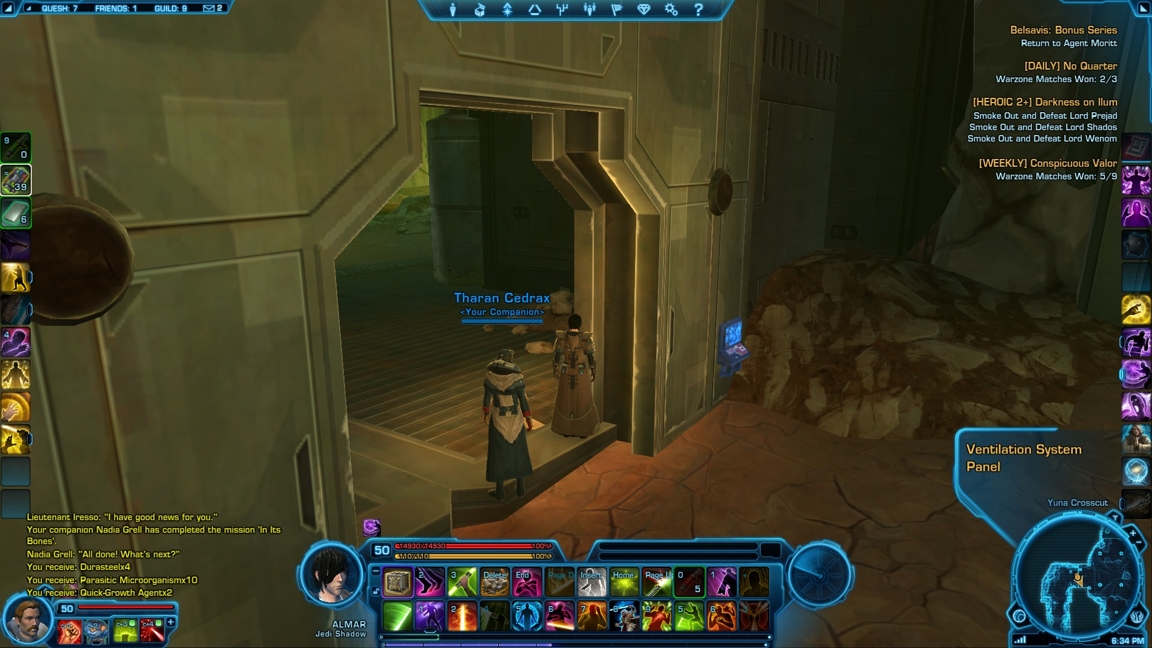
Task: Open the skill tree branching icon
Action: [x=562, y=10]
